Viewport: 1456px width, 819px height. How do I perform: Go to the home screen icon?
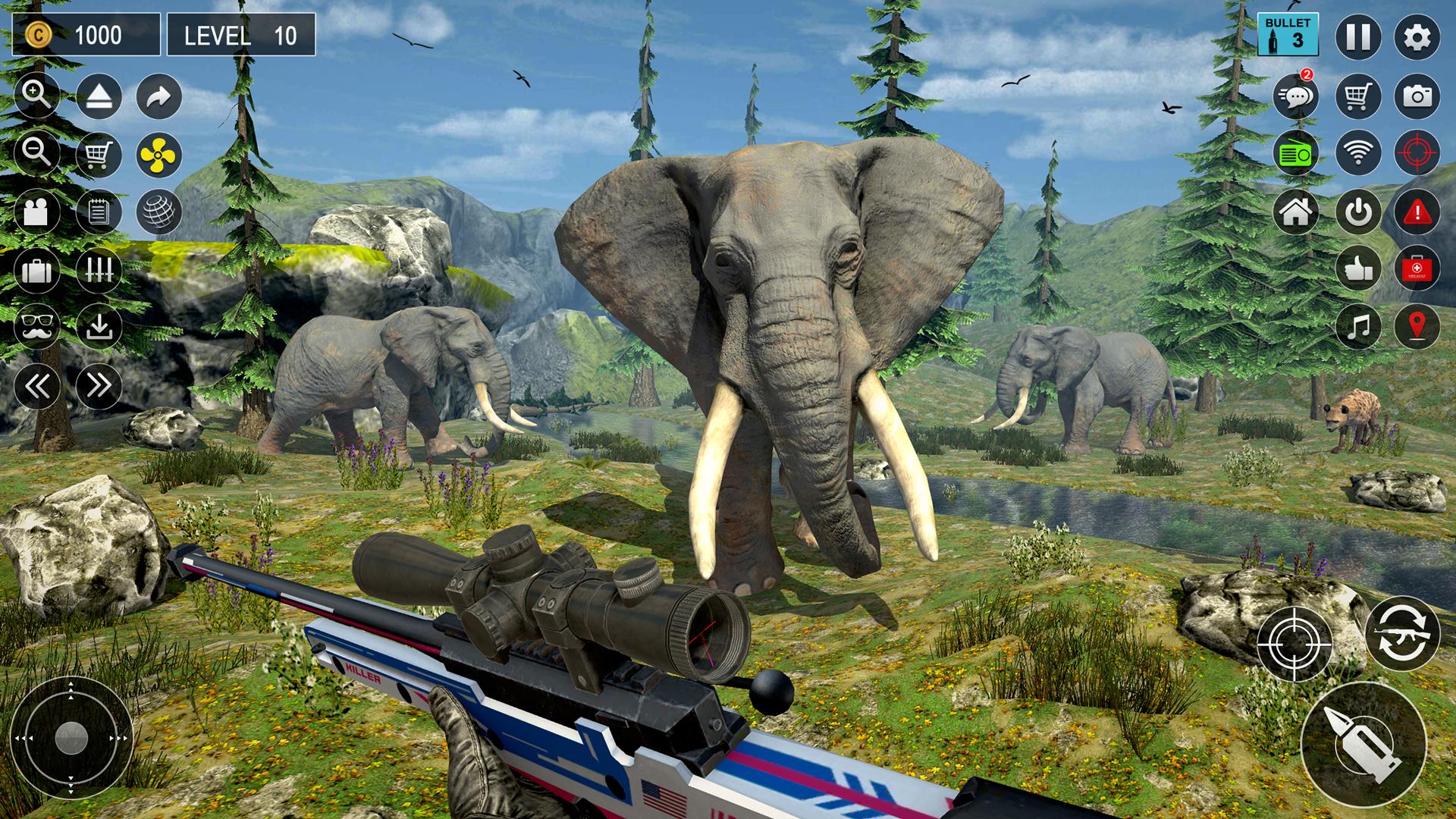[1296, 212]
